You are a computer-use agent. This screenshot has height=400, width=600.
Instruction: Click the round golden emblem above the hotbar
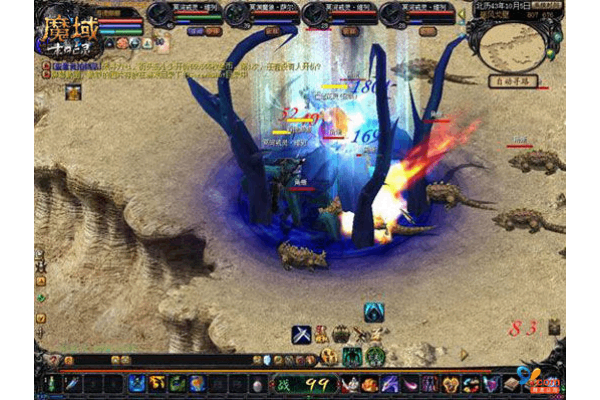tap(329, 355)
